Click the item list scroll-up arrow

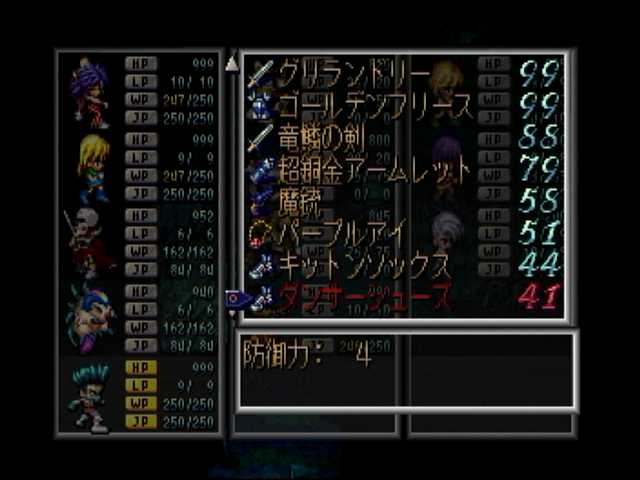tap(232, 64)
